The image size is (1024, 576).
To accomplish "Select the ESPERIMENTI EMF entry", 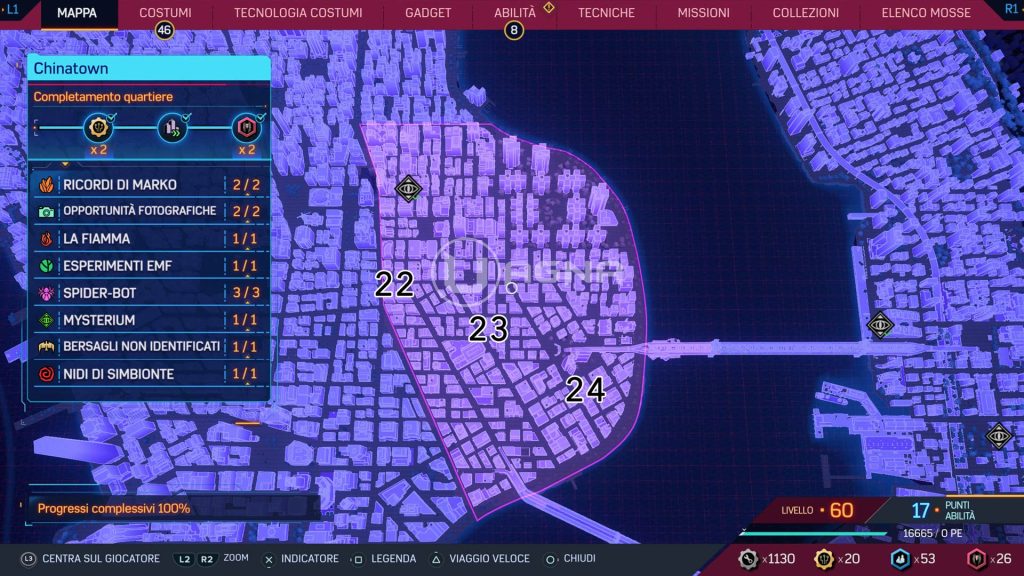I will pos(150,266).
